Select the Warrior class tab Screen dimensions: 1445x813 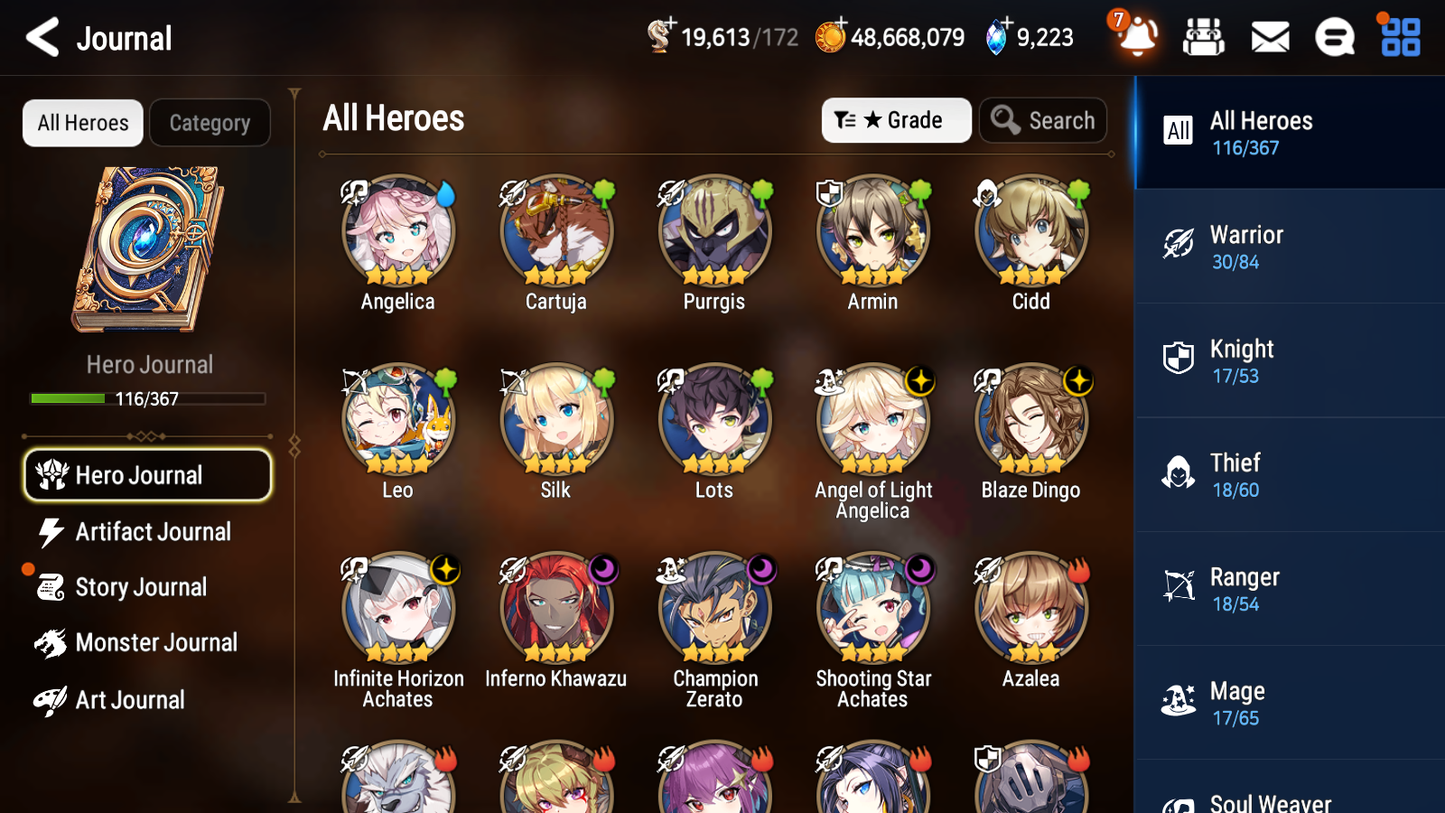[x=1289, y=246]
